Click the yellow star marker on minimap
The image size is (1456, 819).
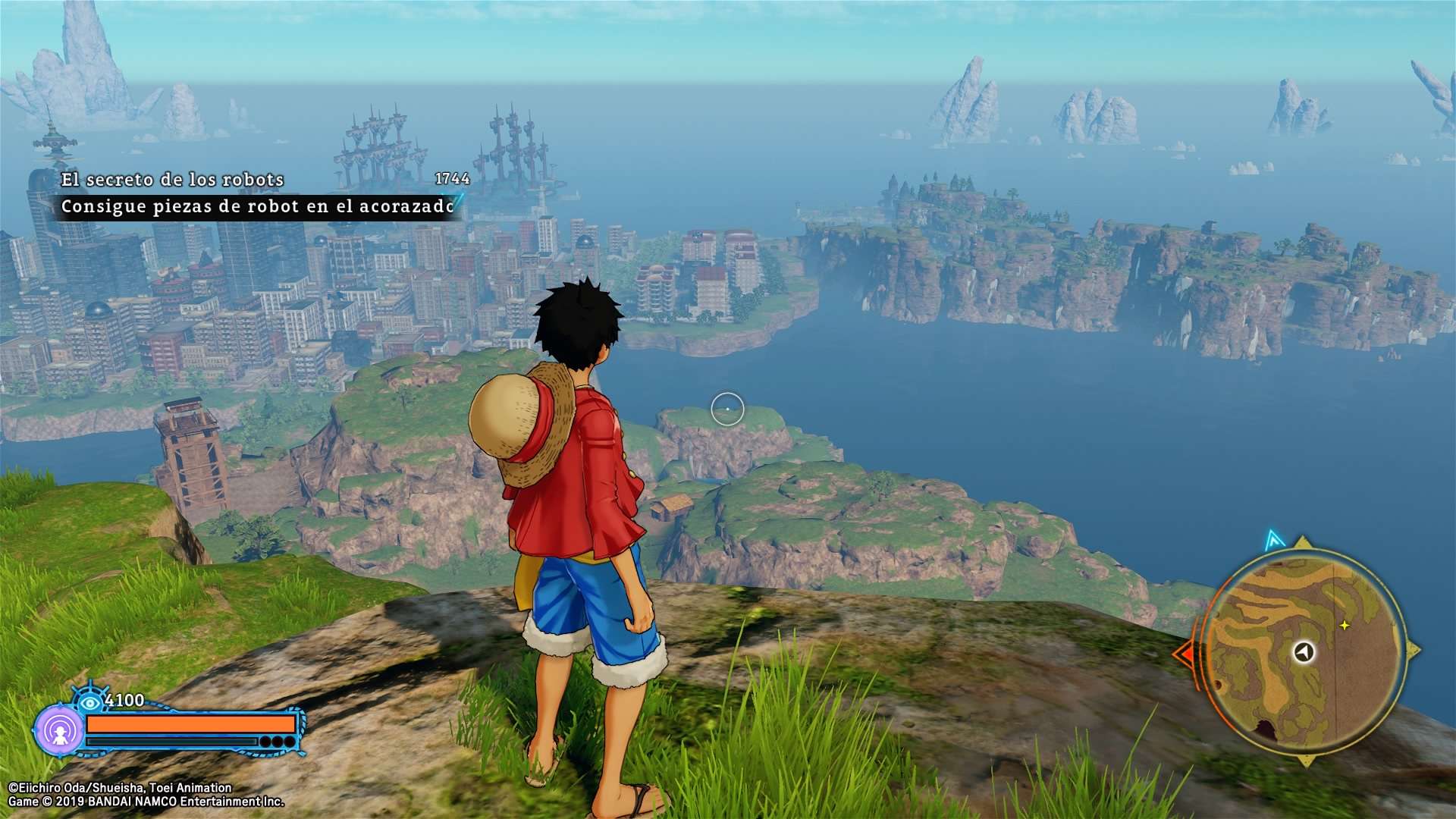tap(1345, 626)
